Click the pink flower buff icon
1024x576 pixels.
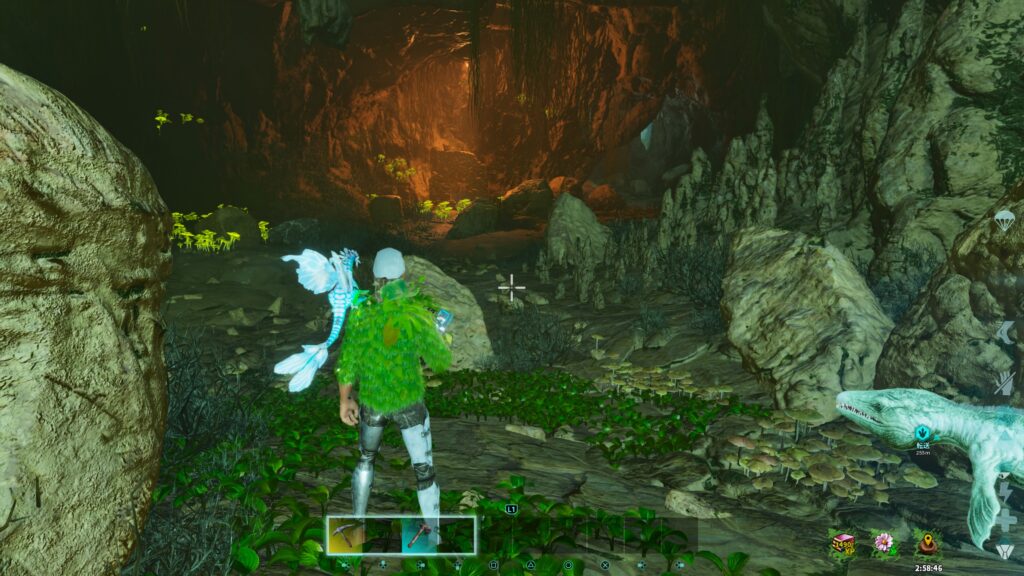click(x=882, y=544)
